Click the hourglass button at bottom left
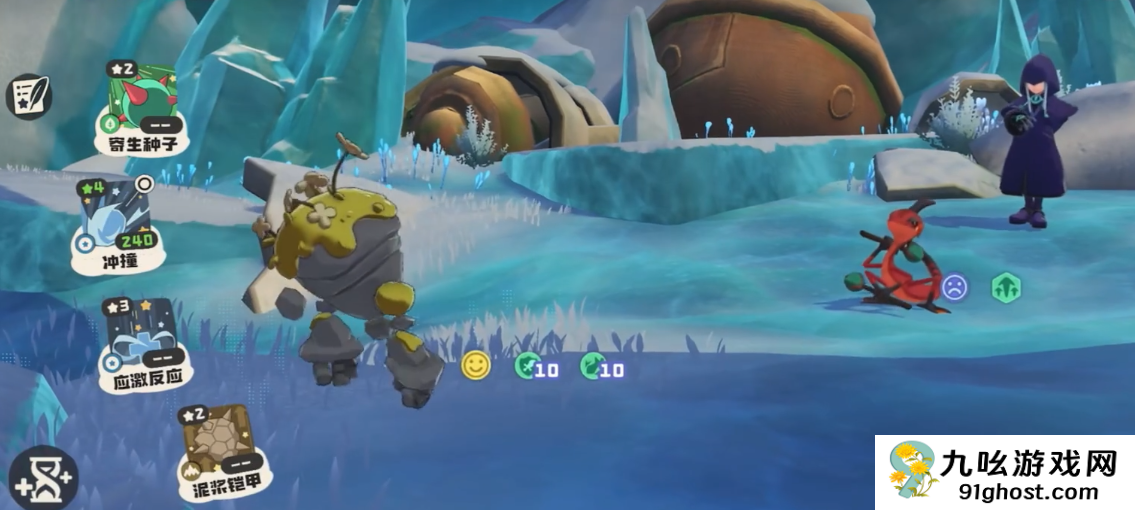The image size is (1135, 510). pos(42,477)
